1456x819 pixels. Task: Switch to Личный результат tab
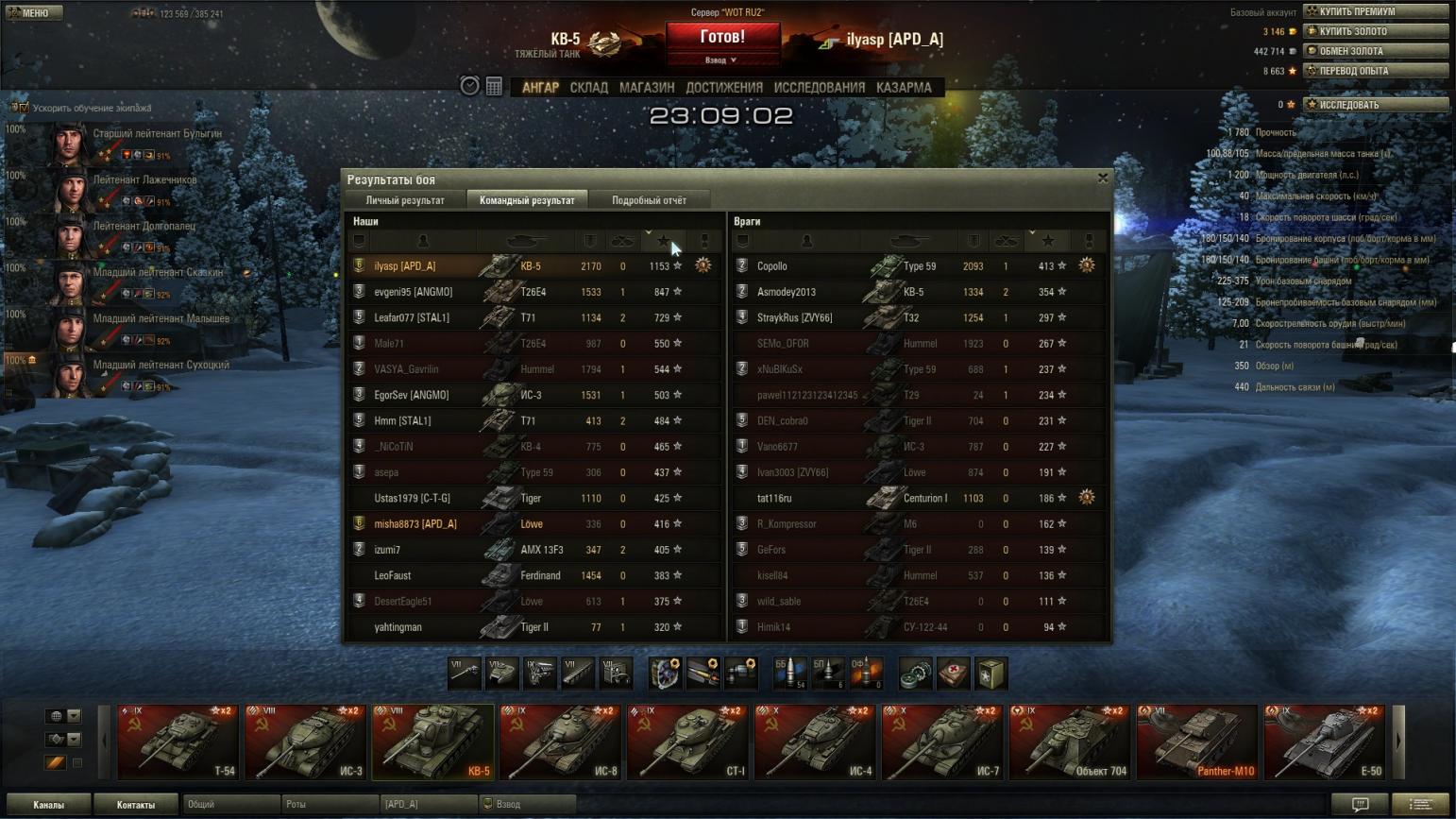(405, 200)
